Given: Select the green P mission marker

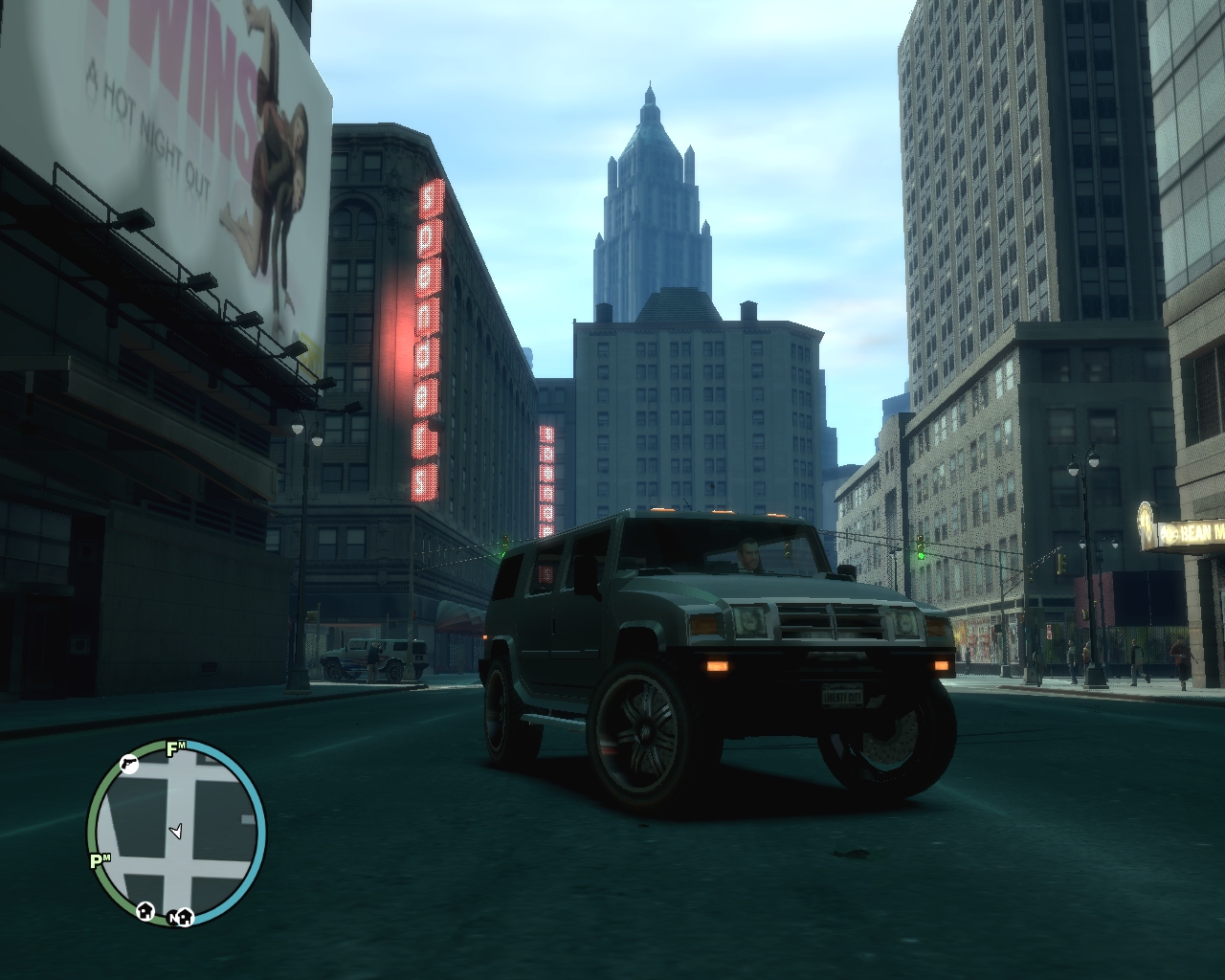Looking at the screenshot, I should [x=98, y=860].
